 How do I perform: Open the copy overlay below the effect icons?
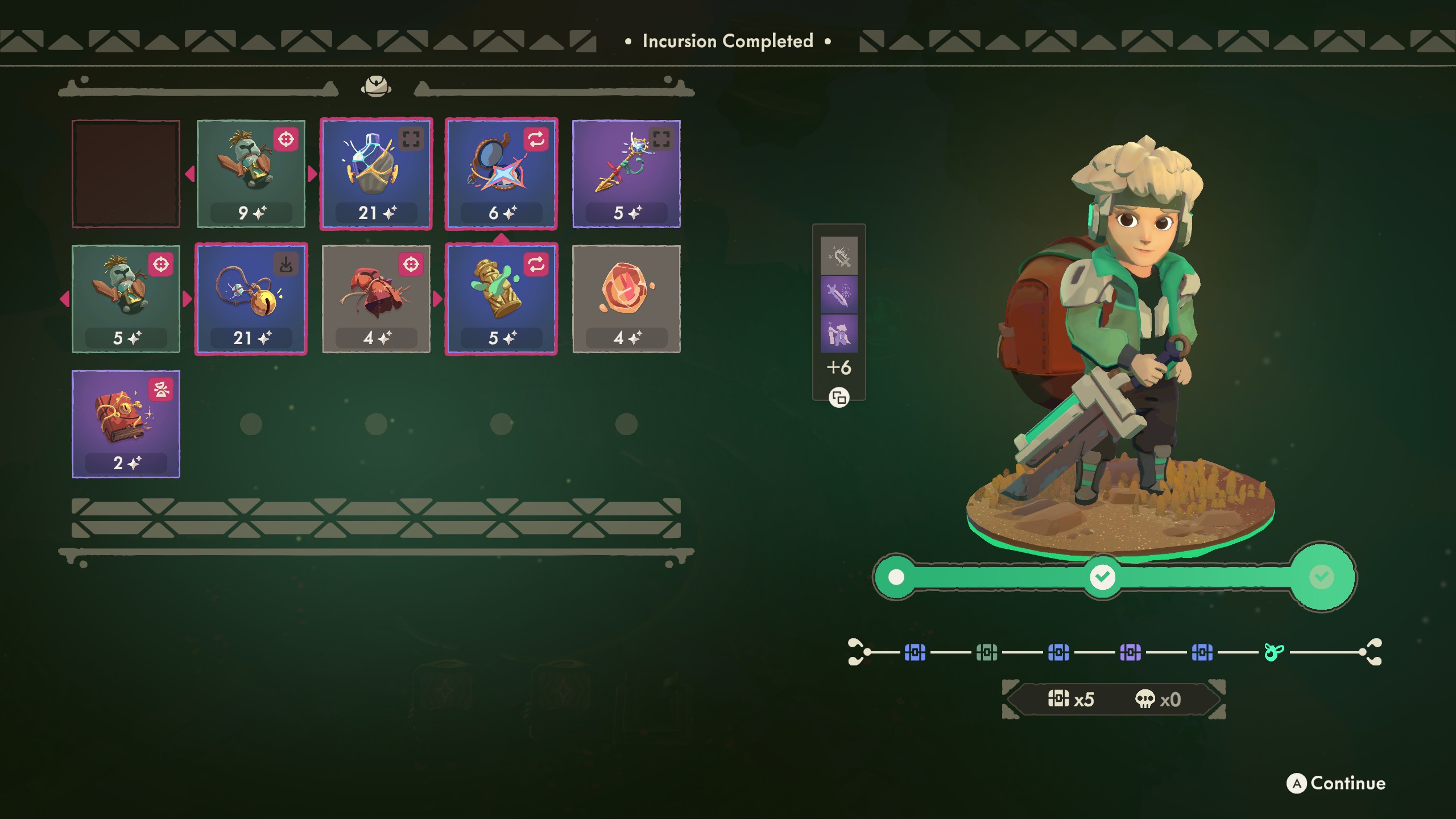pos(839,398)
